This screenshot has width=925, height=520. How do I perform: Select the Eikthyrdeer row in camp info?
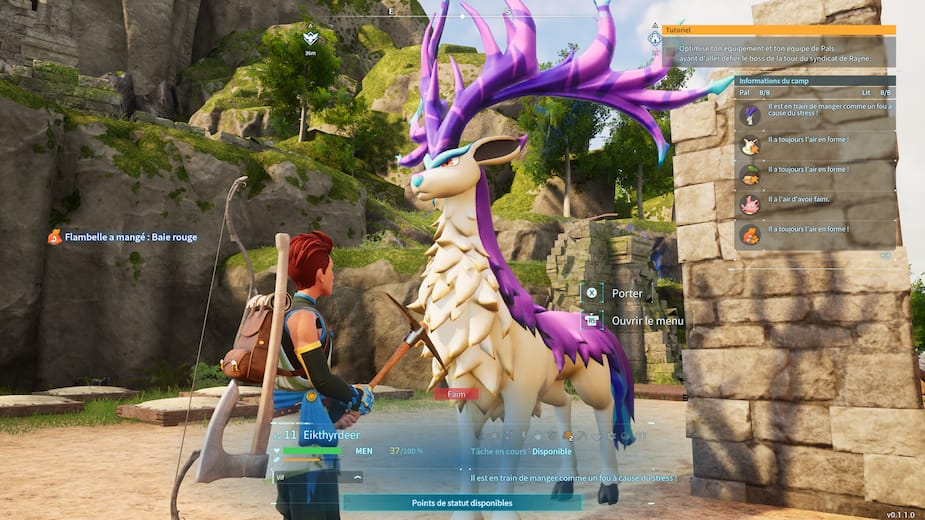[x=815, y=115]
